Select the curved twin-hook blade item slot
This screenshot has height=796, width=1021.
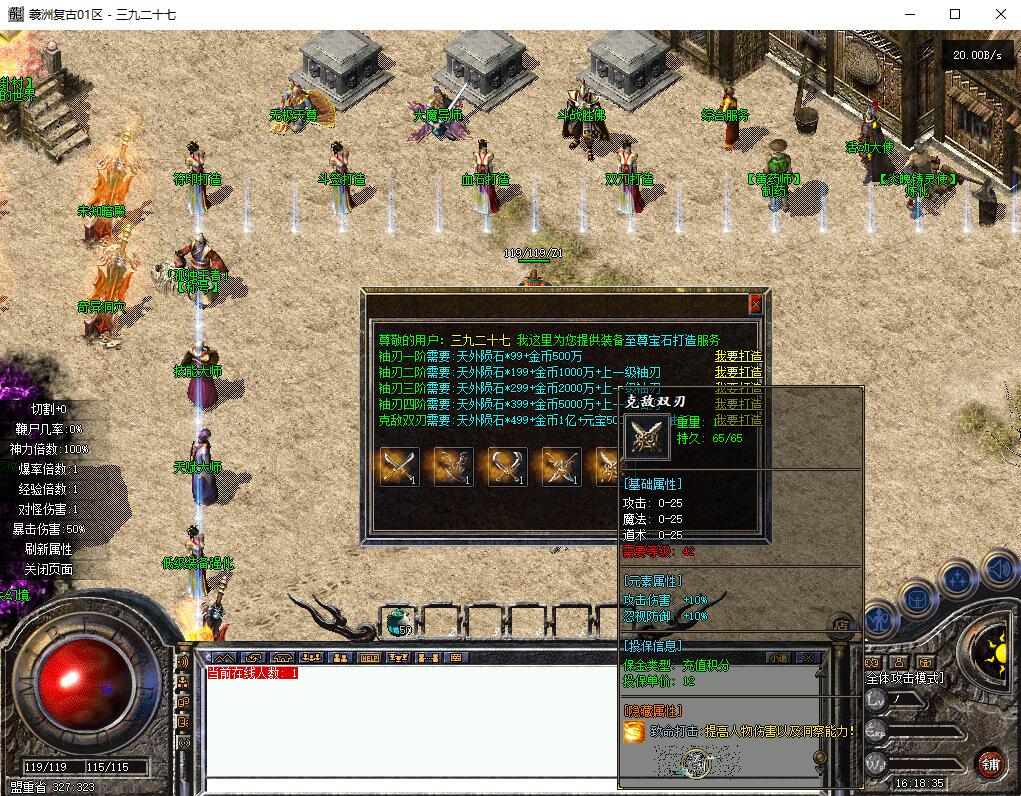pos(507,467)
